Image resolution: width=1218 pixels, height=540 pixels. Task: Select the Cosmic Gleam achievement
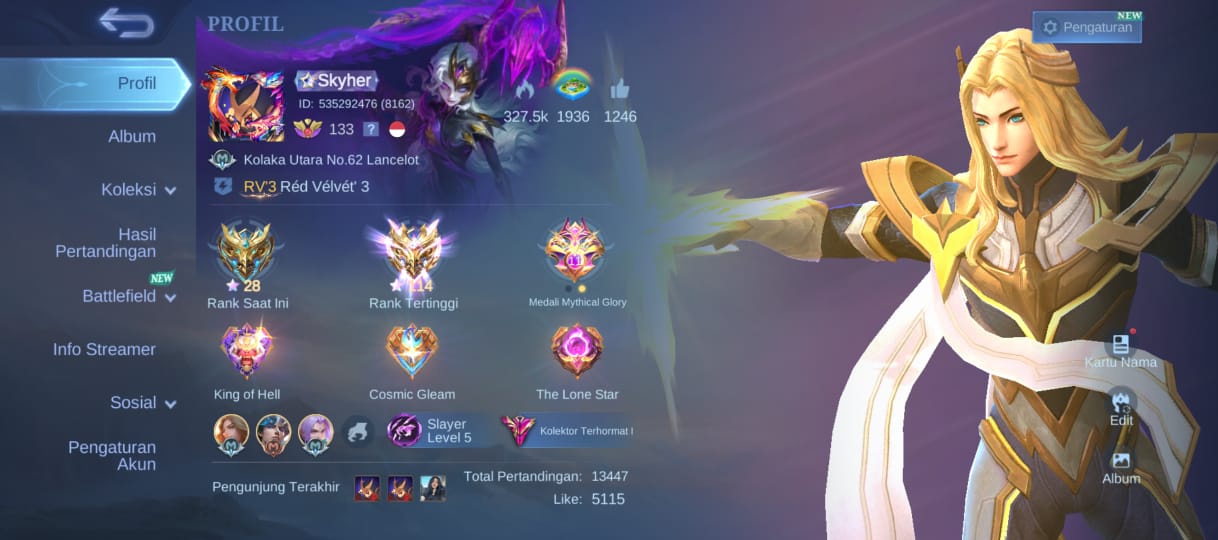pyautogui.click(x=412, y=351)
